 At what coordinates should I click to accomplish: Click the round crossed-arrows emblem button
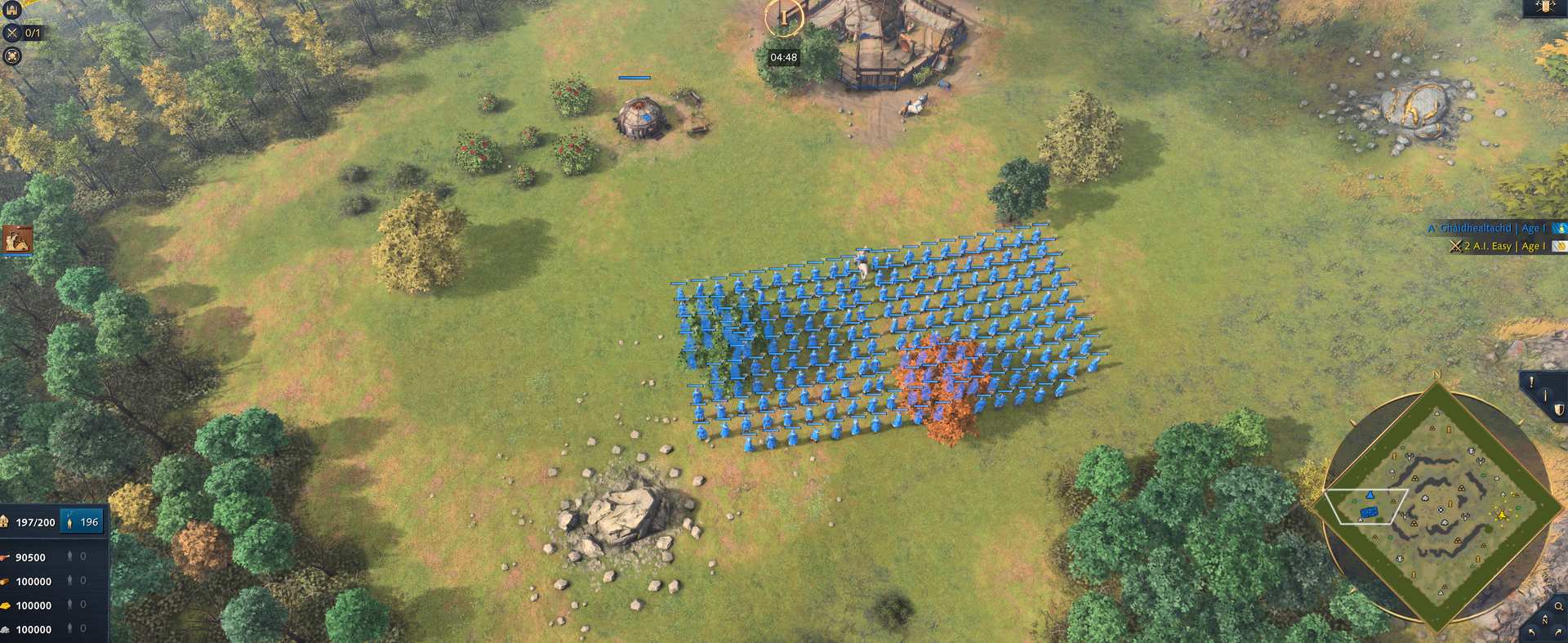[12, 56]
